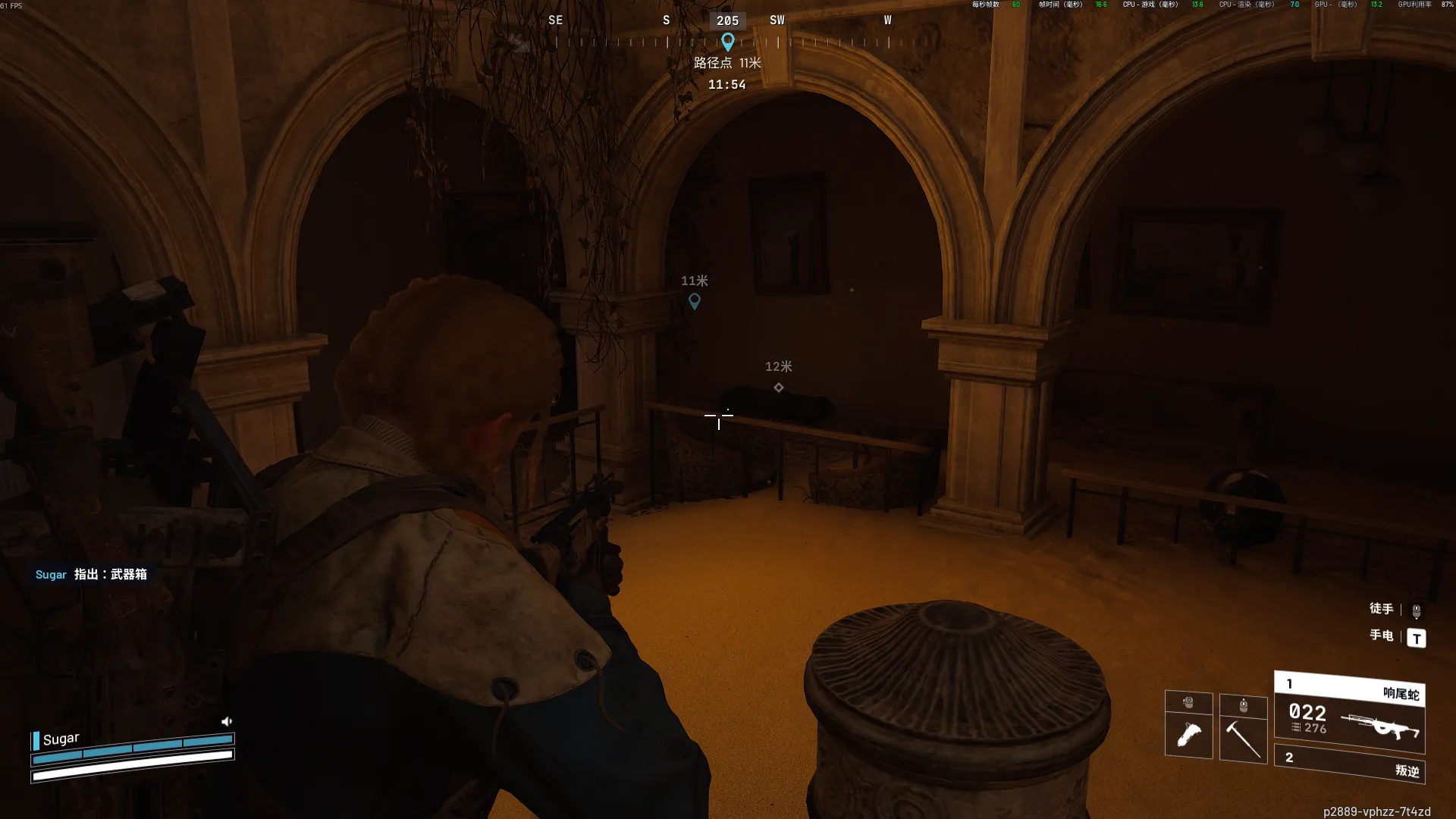Select the 响尾蛇 weapon slot
Viewport: 1456px width, 819px height.
[x=1349, y=711]
